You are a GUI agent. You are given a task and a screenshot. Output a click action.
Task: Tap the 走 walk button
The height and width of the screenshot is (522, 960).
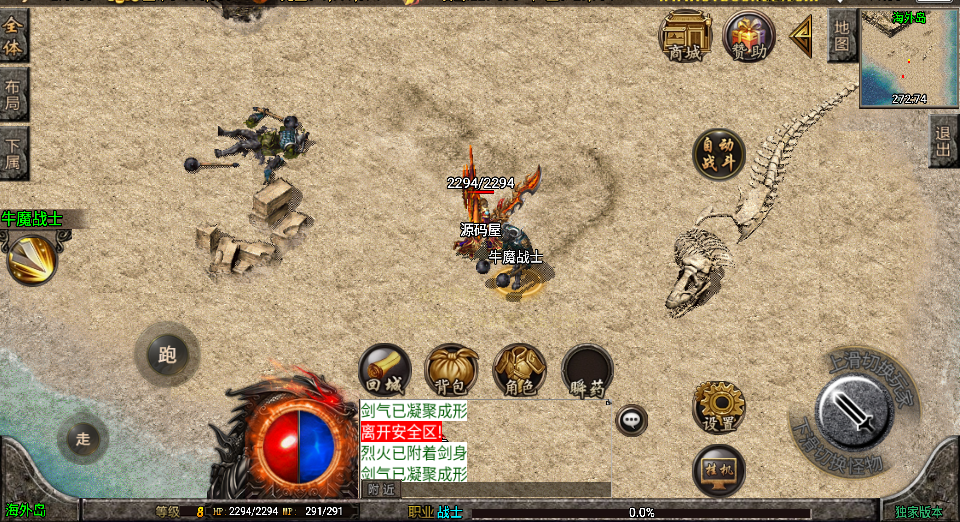point(83,439)
